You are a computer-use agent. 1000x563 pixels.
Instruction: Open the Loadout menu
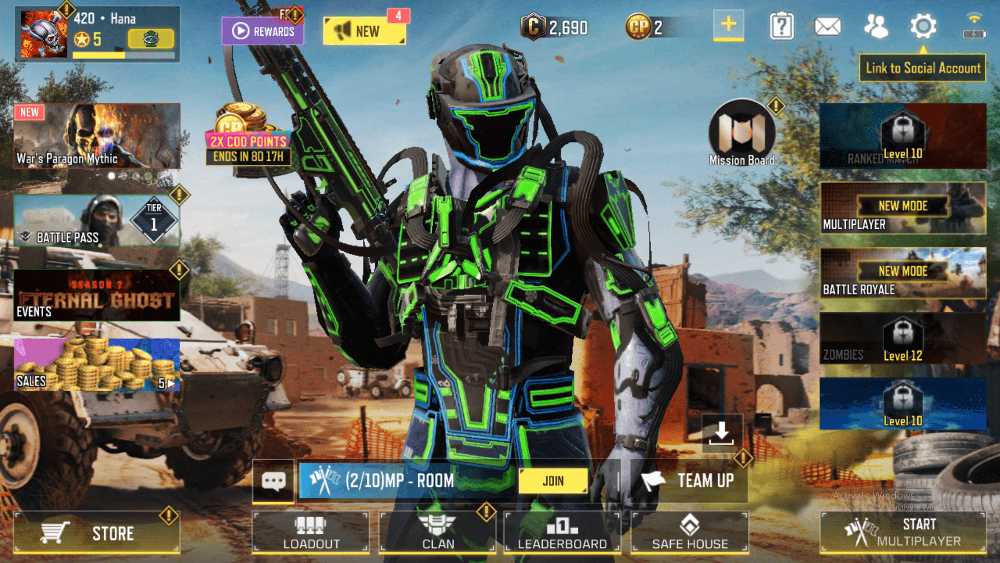[311, 532]
